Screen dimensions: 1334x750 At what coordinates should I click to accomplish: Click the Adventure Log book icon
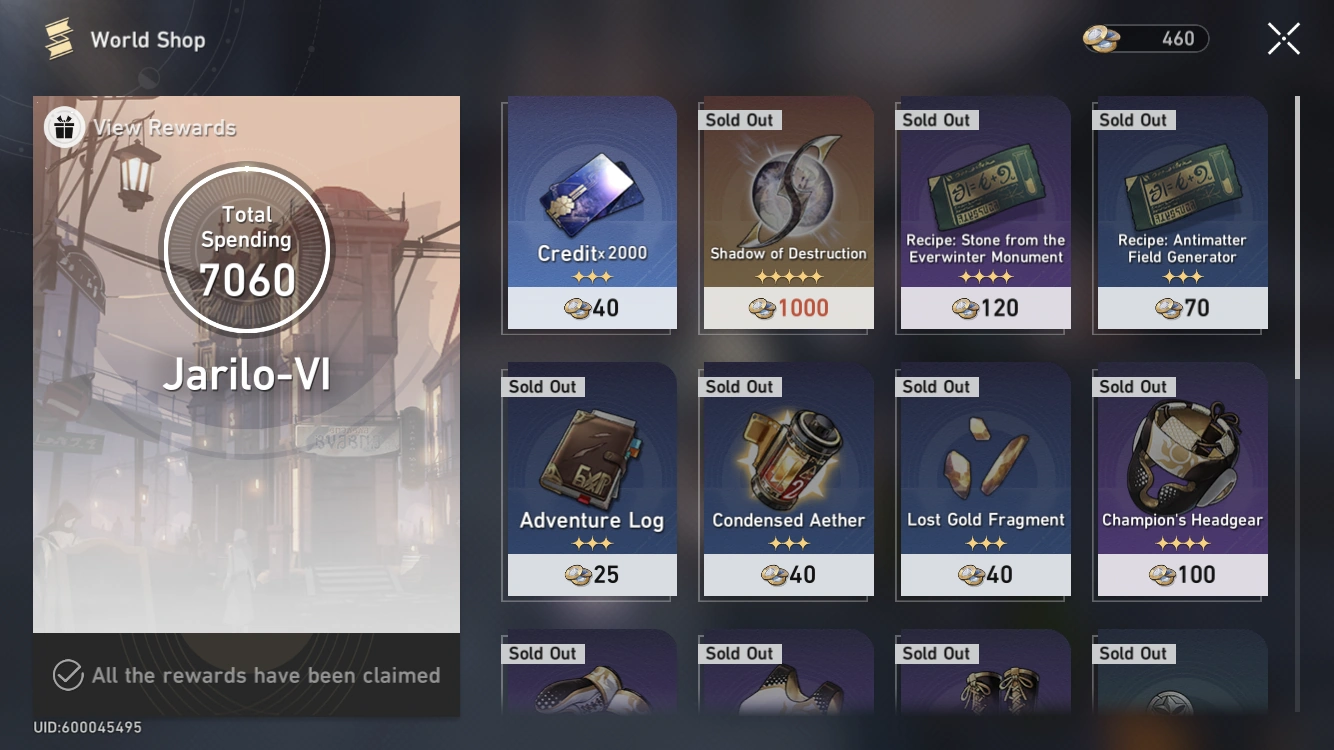(591, 455)
